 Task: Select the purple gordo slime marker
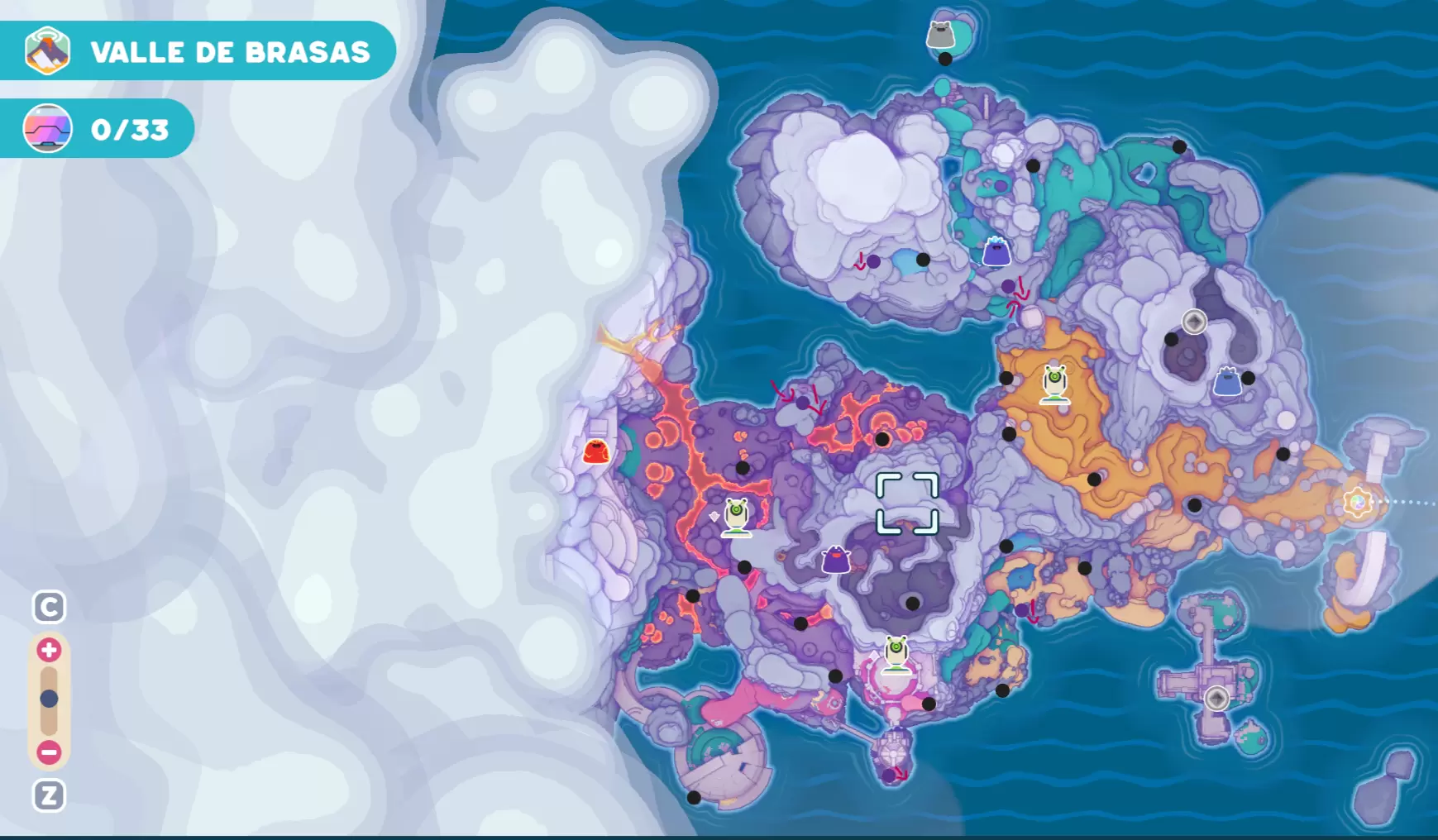tap(836, 561)
